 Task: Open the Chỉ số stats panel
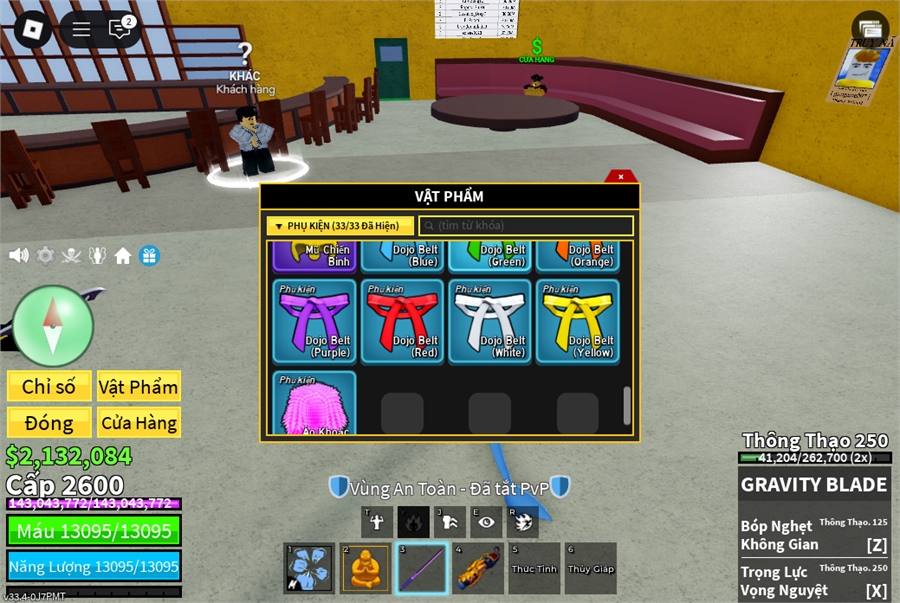49,386
